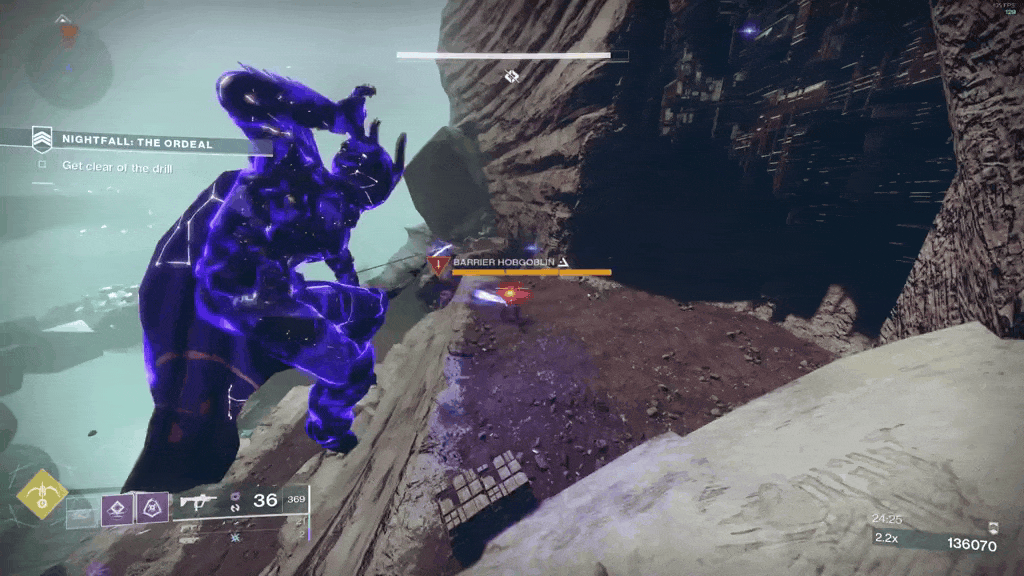Activate the golden bow super ability icon
The height and width of the screenshot is (576, 1024).
point(41,493)
